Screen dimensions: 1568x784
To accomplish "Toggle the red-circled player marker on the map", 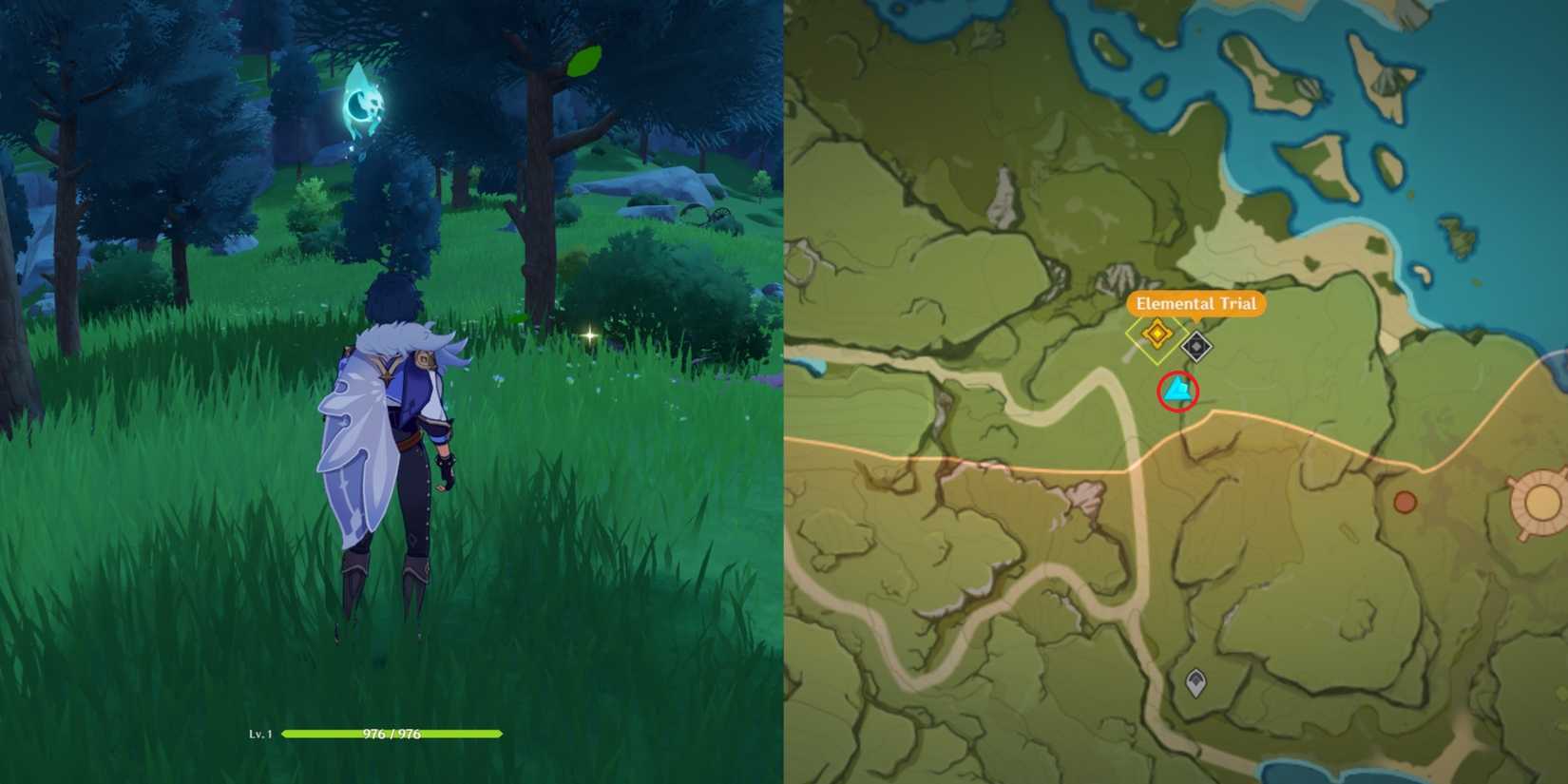I will click(x=1176, y=391).
